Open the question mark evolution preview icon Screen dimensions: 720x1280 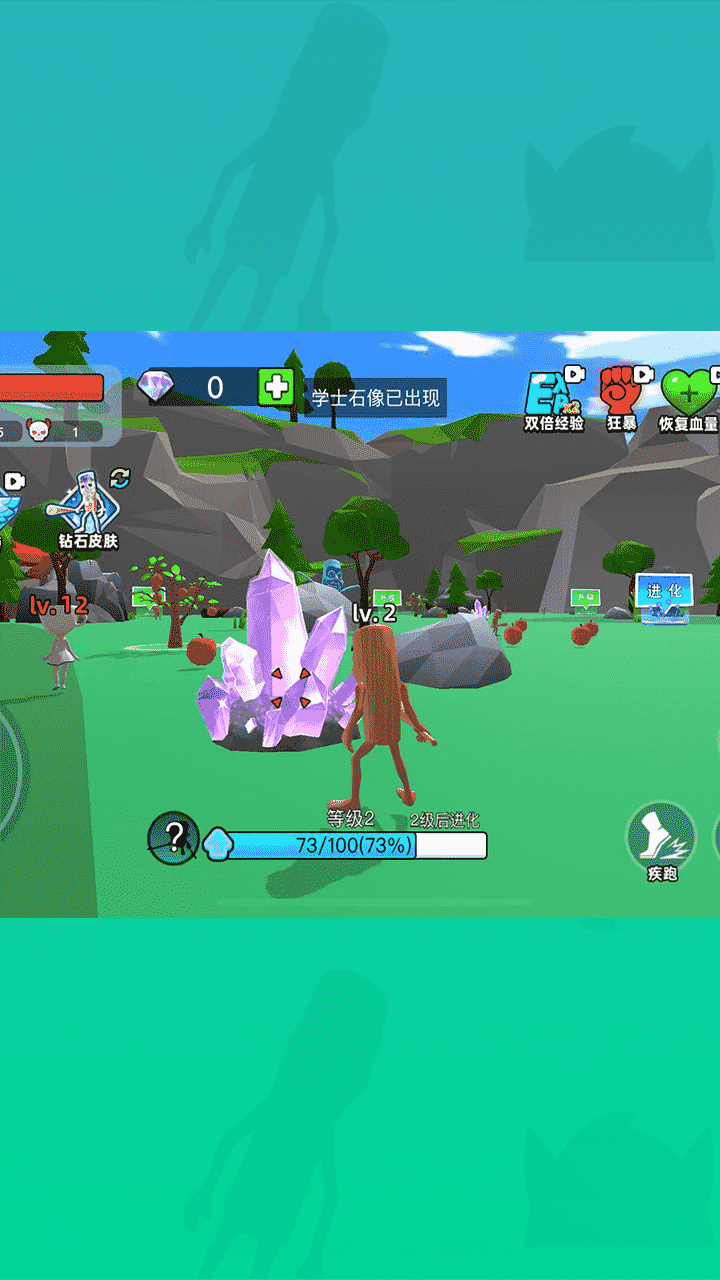[x=174, y=838]
